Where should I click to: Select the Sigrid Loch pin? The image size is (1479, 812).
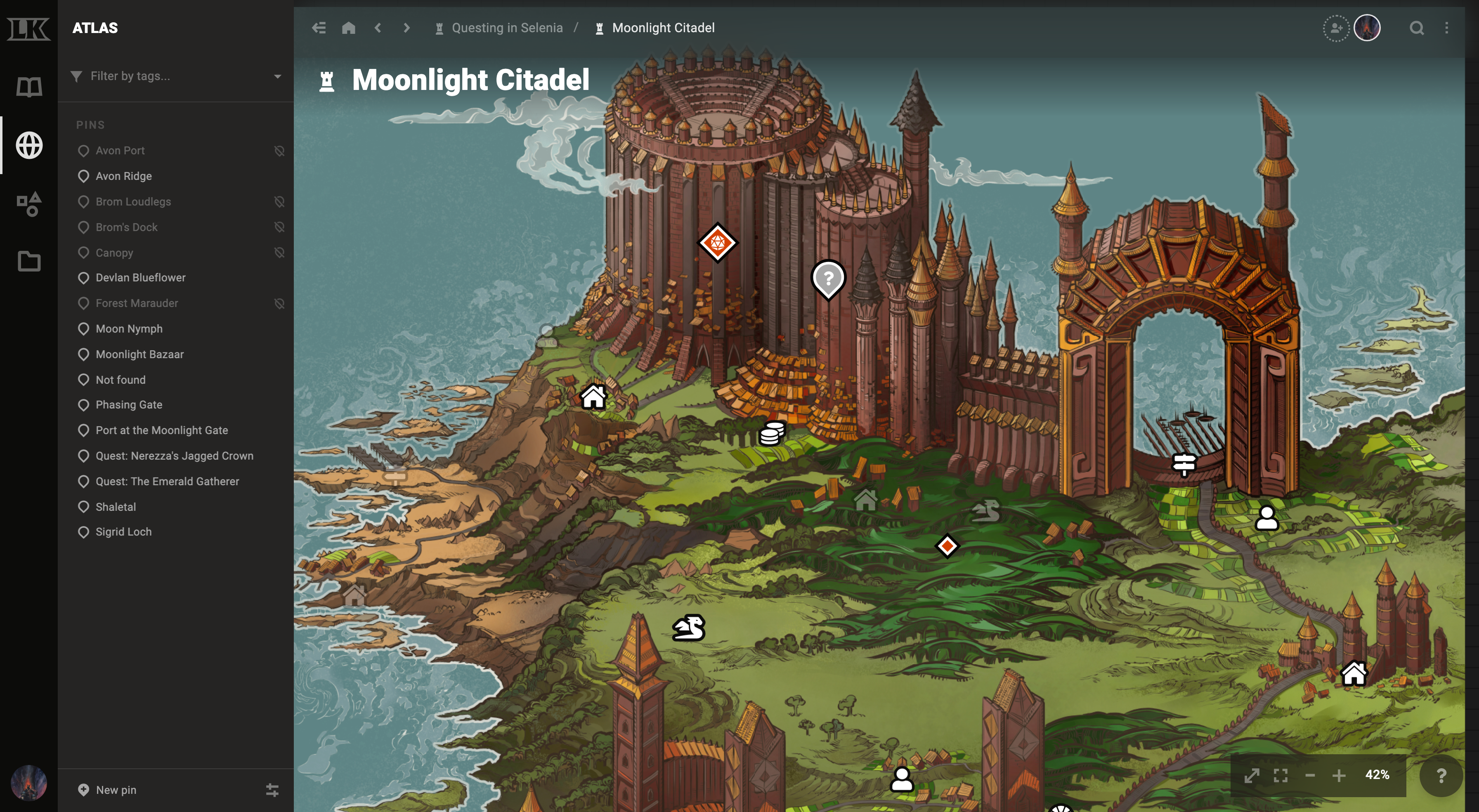[123, 532]
